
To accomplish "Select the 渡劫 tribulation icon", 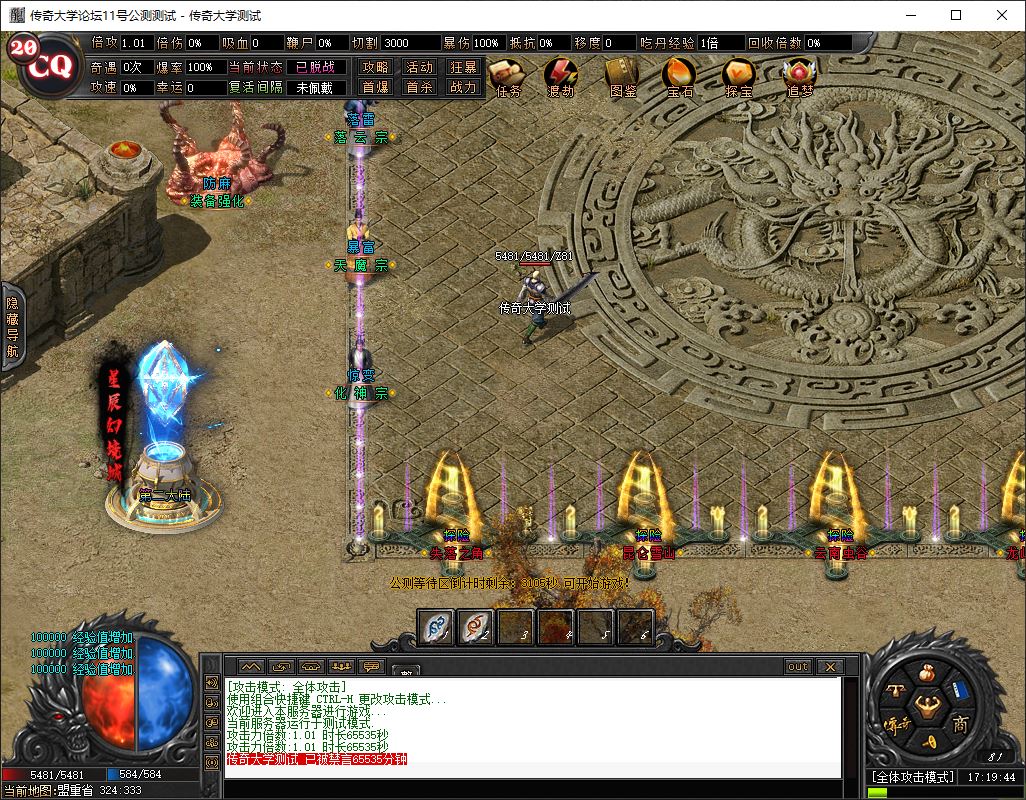I will (x=561, y=75).
